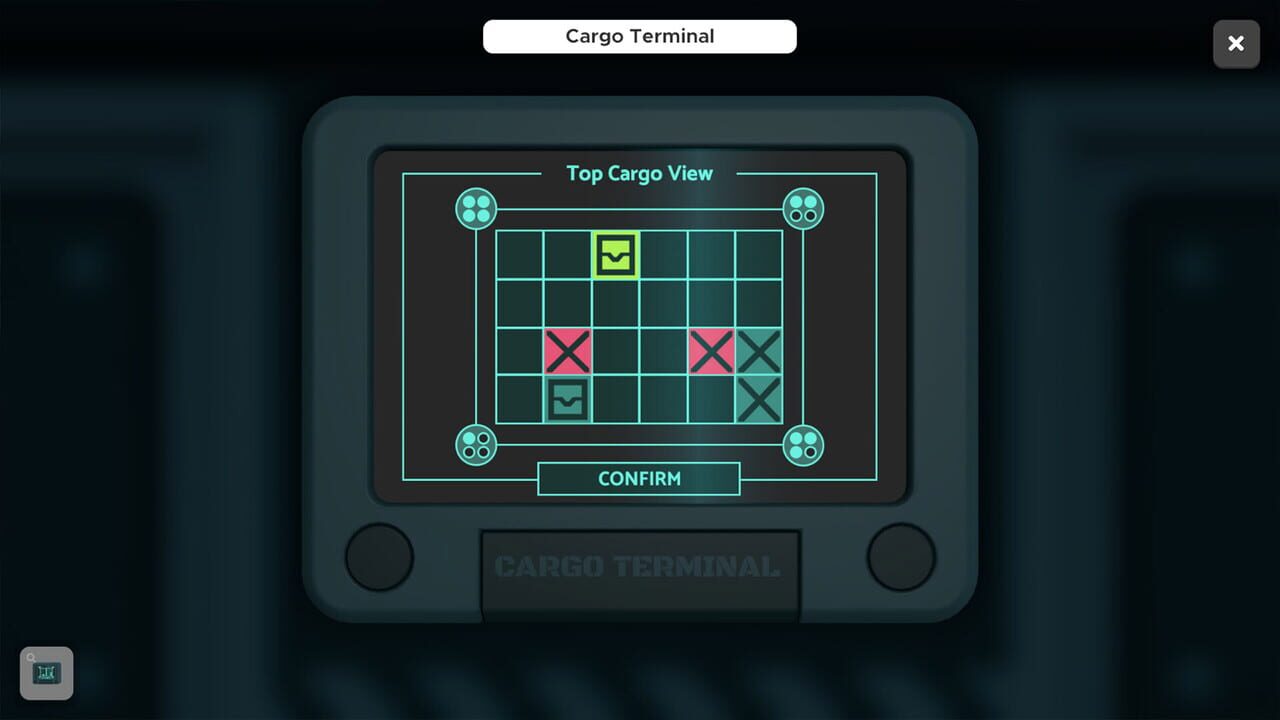Click the Top Cargo View label
The height and width of the screenshot is (720, 1280).
[639, 173]
